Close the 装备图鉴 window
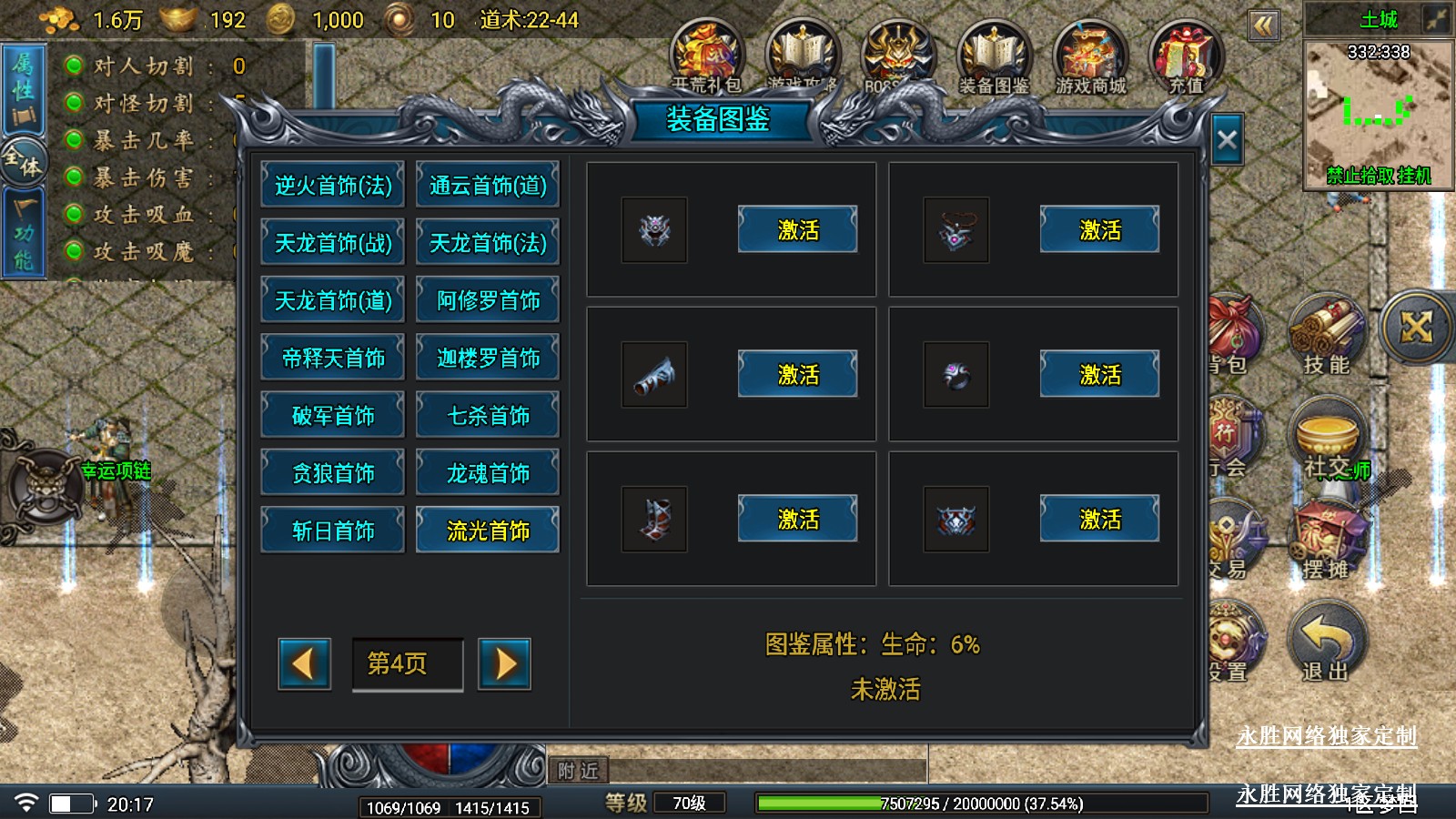Screen dimensions: 1456x819 pyautogui.click(x=1227, y=140)
